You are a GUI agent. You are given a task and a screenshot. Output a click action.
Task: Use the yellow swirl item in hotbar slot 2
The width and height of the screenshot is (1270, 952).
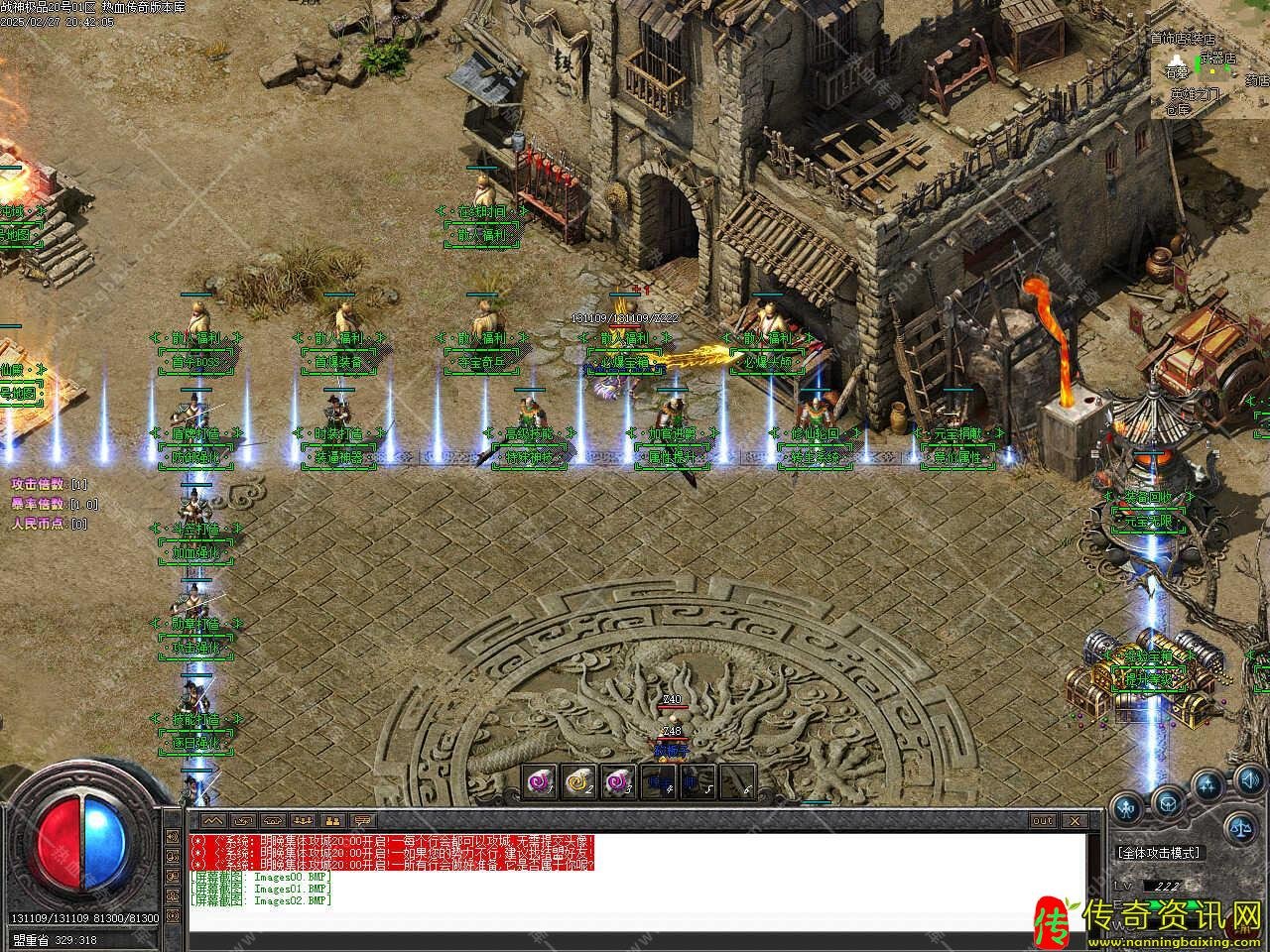click(x=576, y=782)
